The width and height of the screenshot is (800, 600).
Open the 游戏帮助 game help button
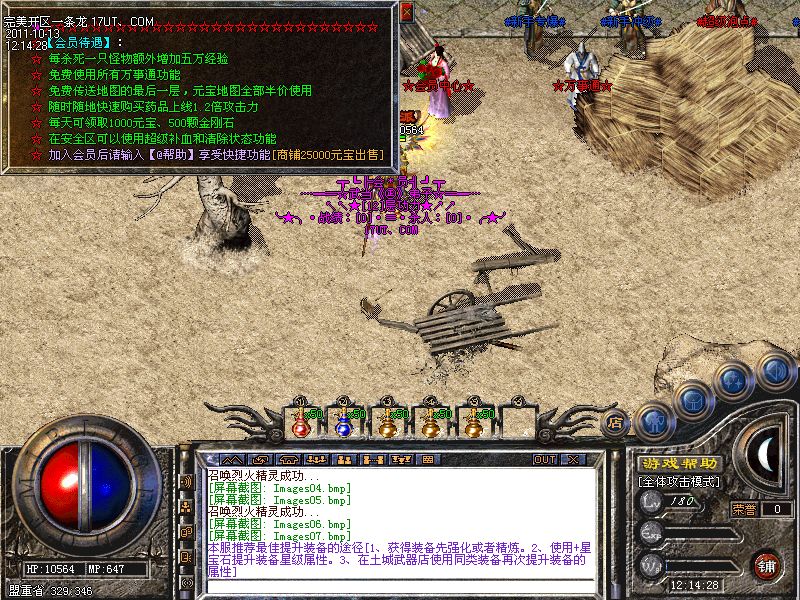coord(679,464)
